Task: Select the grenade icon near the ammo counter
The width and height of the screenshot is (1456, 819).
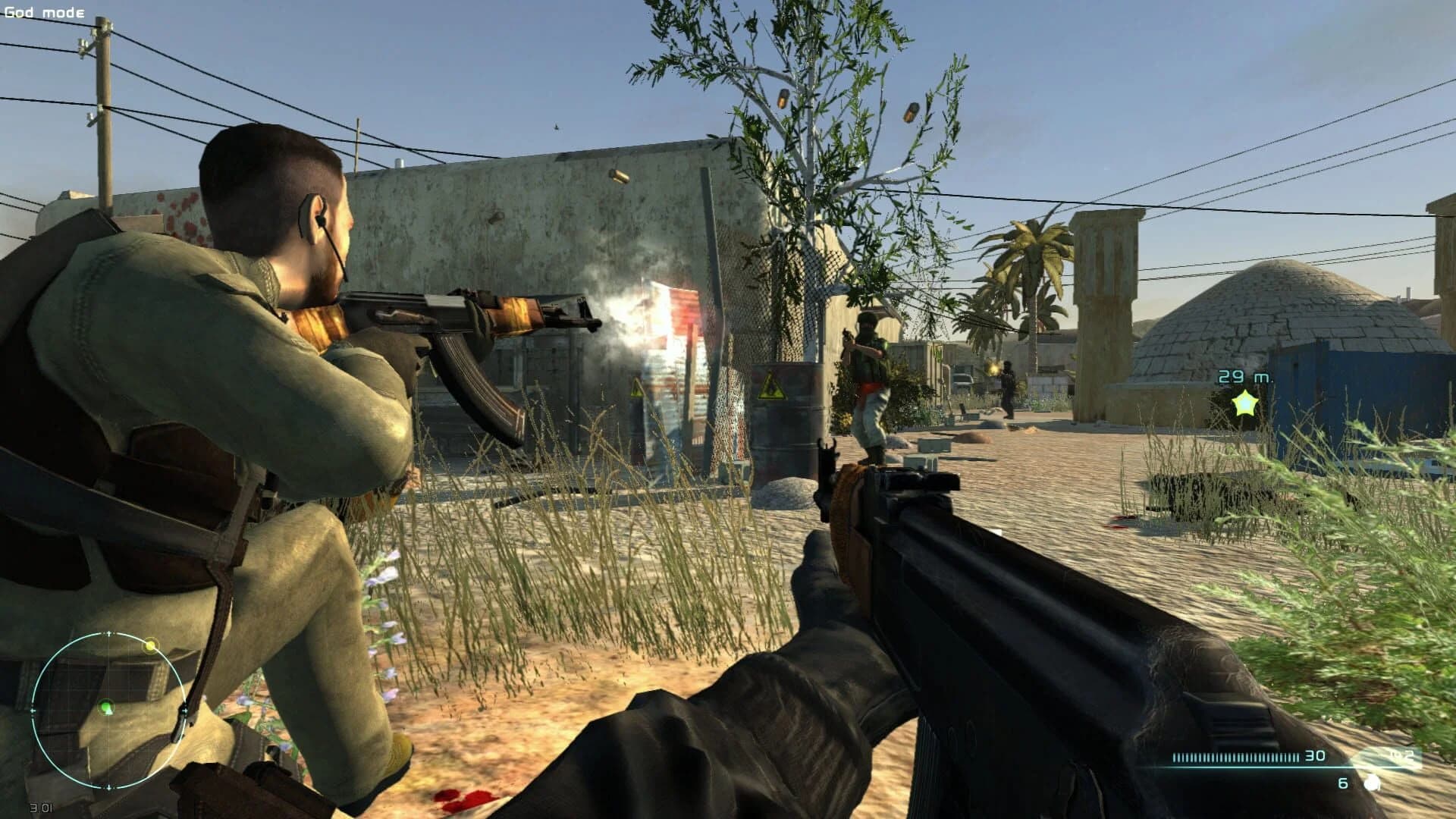Action: point(1371,783)
